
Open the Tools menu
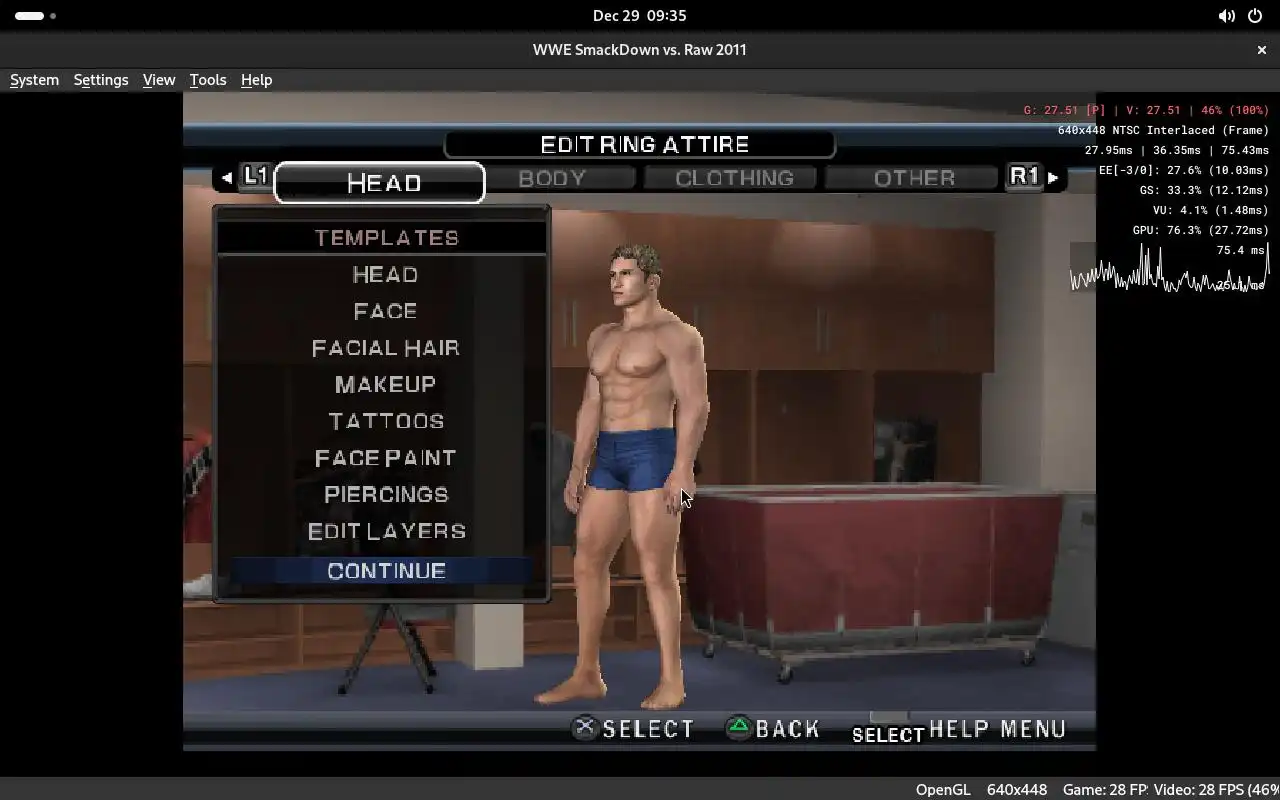[208, 80]
